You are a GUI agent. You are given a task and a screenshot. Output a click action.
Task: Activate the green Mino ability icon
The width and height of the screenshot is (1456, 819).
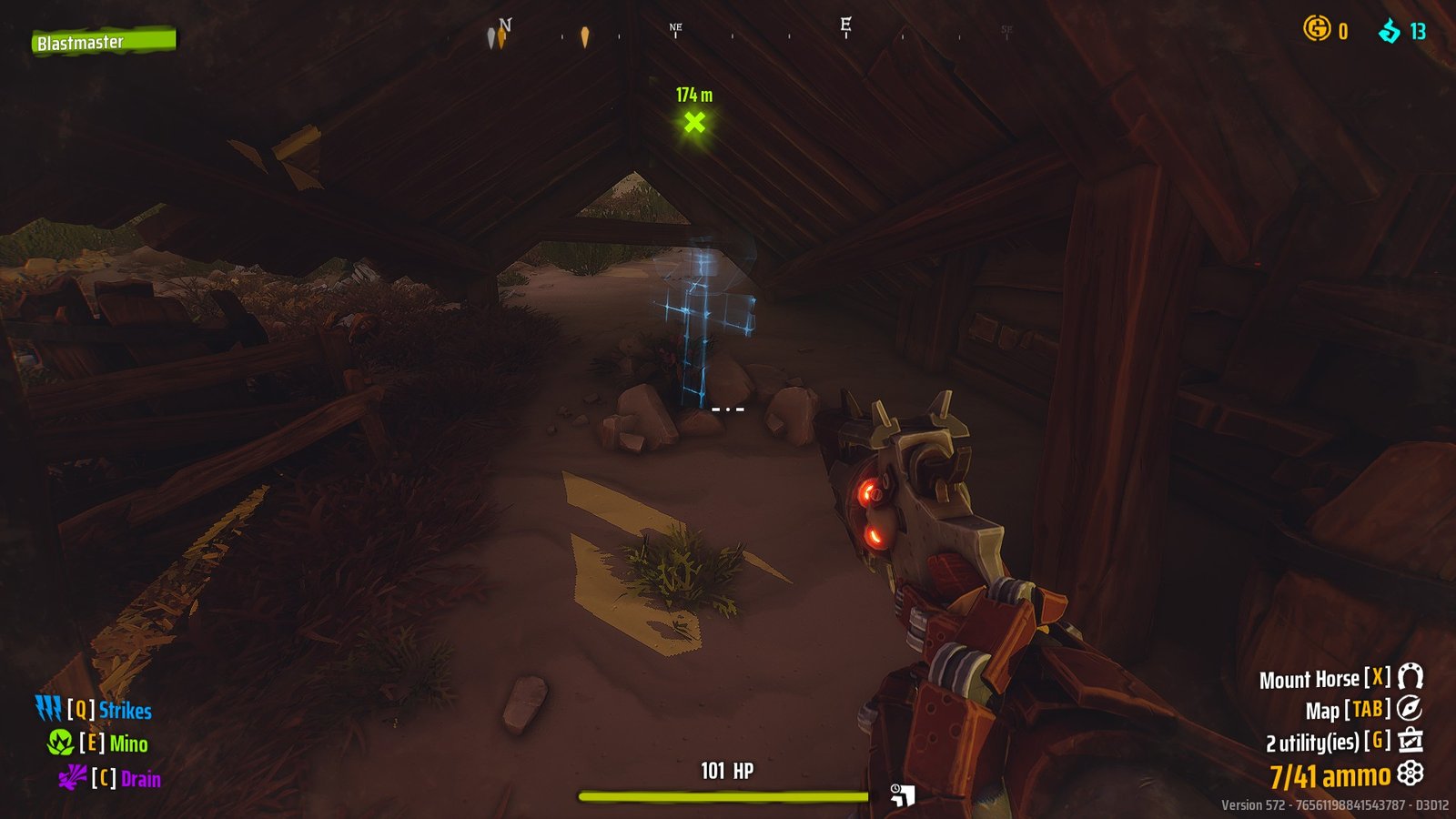tap(59, 743)
